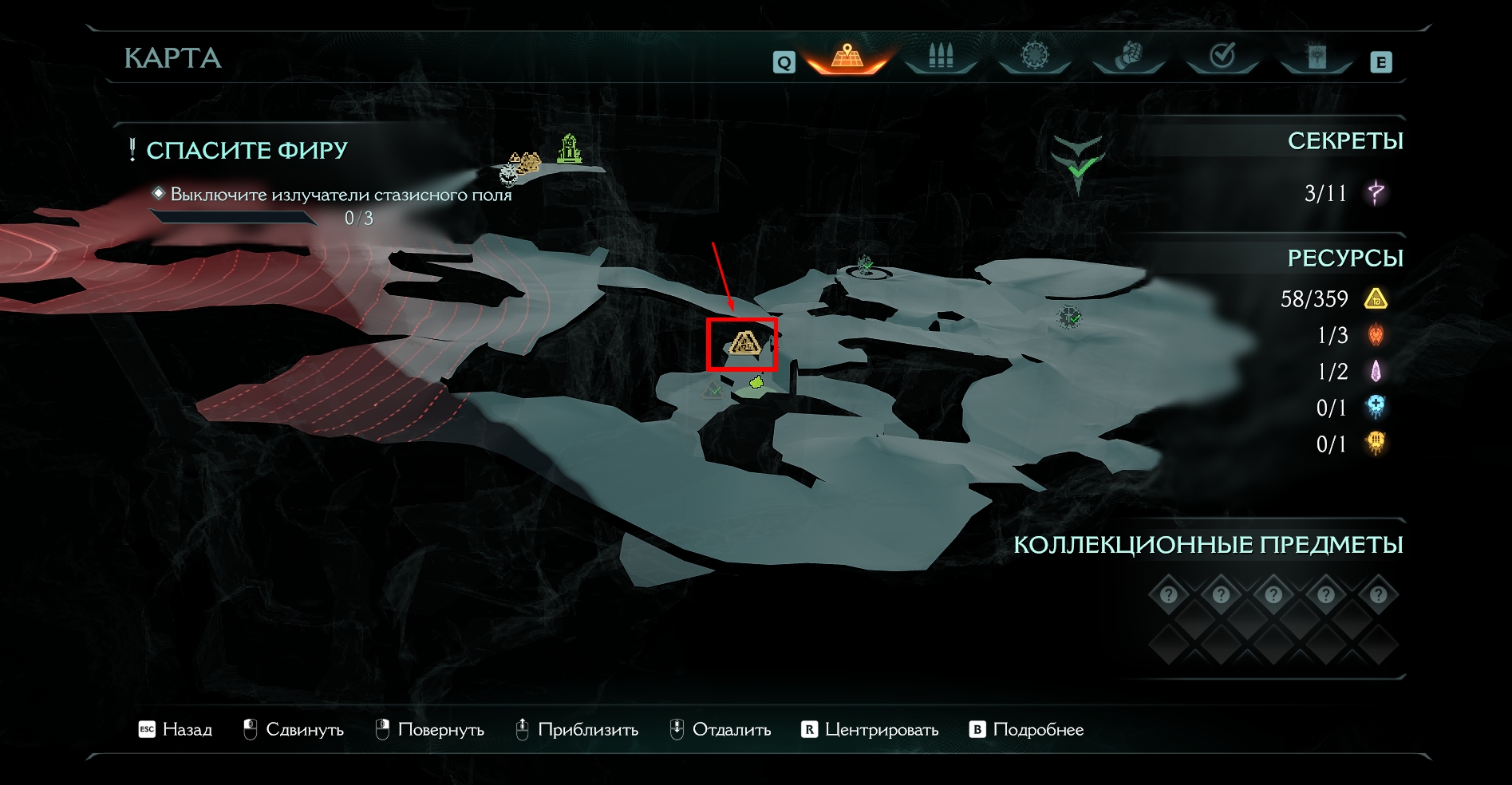The image size is (1512, 785).
Task: Click the highlighted gold triangle map marker
Action: [743, 344]
